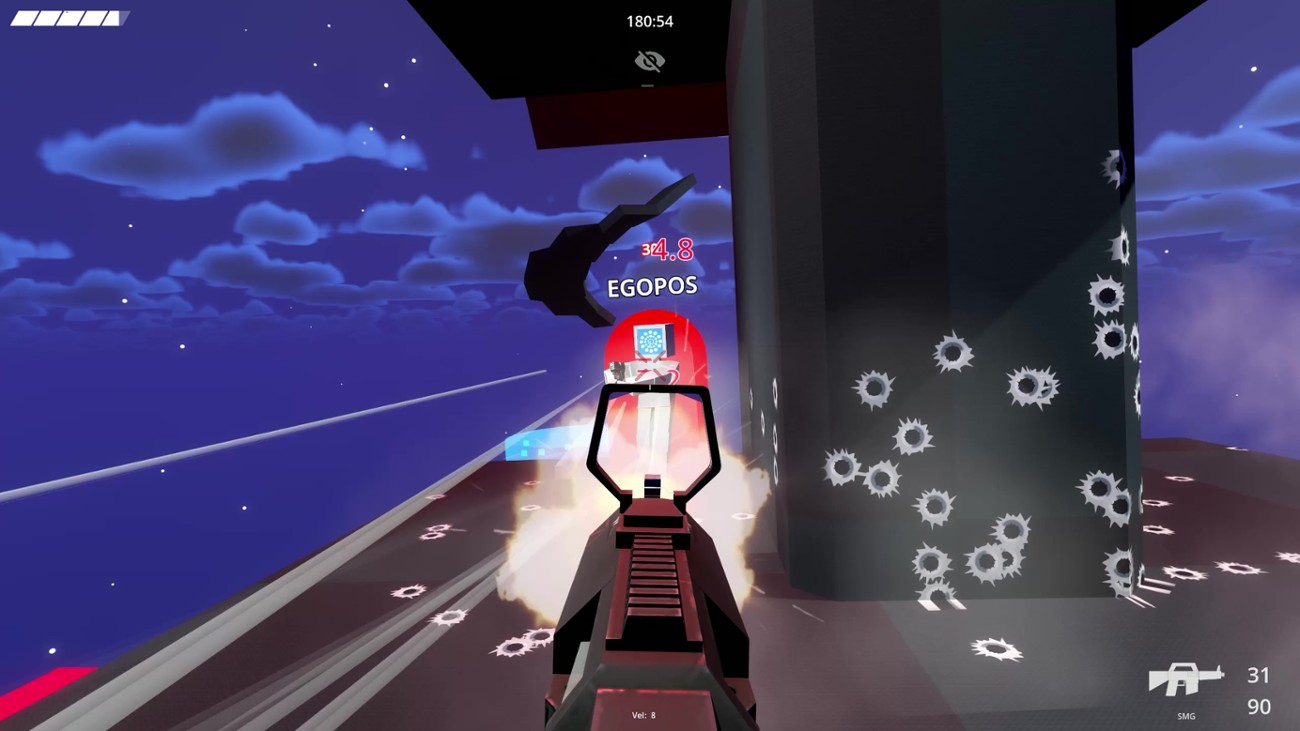Click the small dark square under the timer
Image resolution: width=1300 pixels, height=731 pixels.
pos(649,85)
